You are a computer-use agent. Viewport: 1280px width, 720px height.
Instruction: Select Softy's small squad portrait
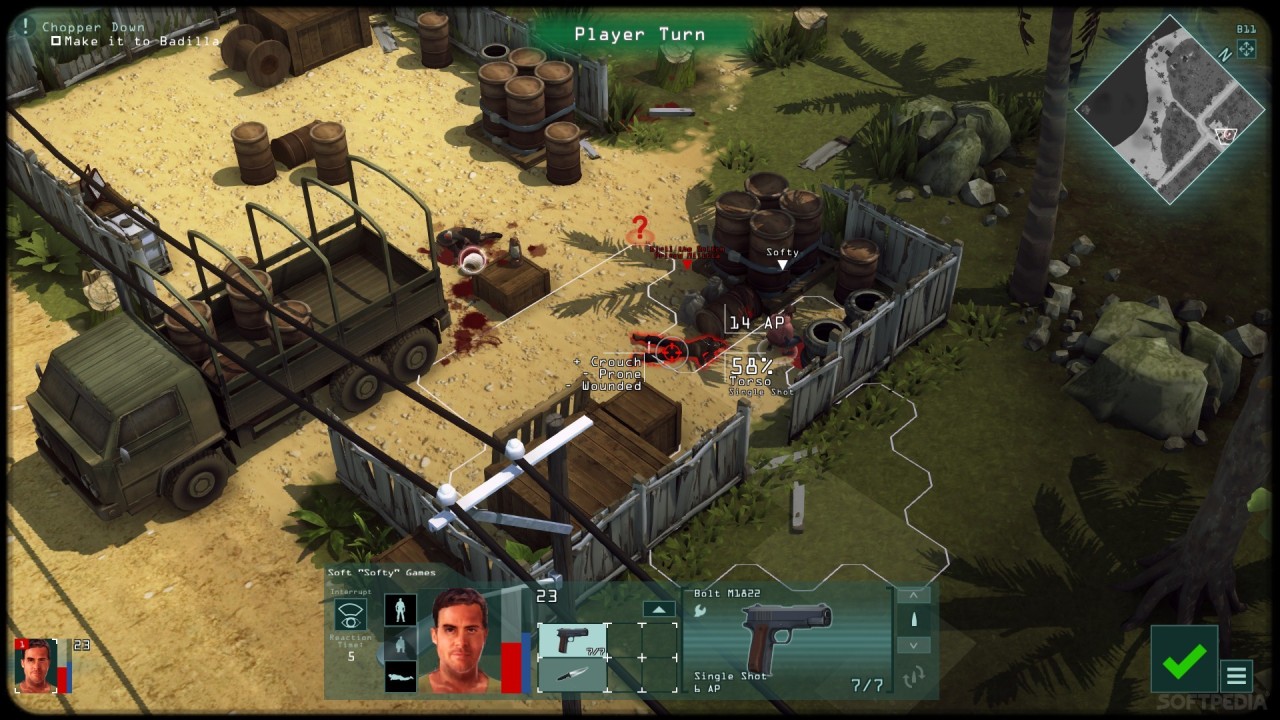point(35,665)
